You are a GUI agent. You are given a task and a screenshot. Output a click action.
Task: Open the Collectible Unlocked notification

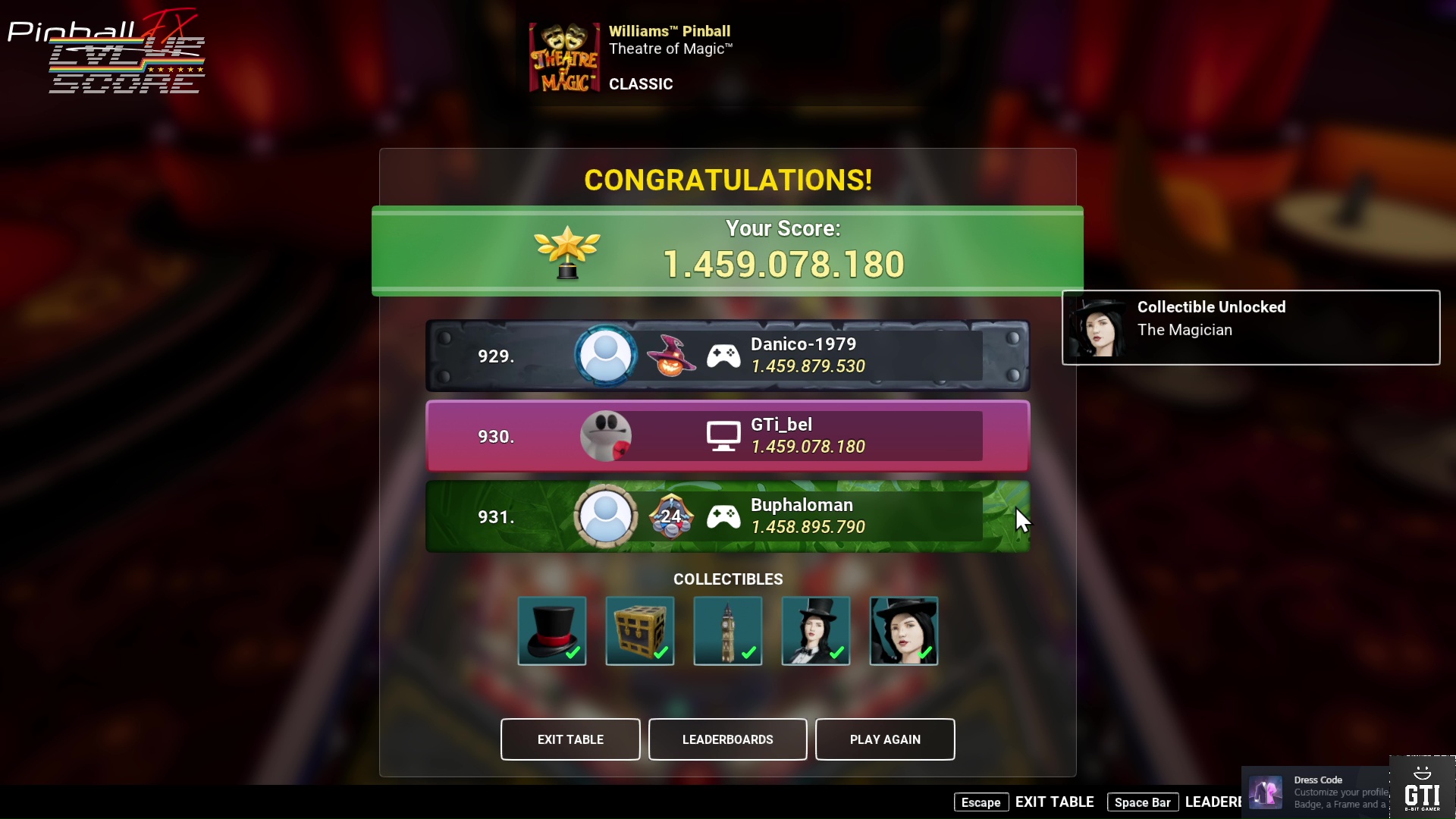coord(1250,328)
